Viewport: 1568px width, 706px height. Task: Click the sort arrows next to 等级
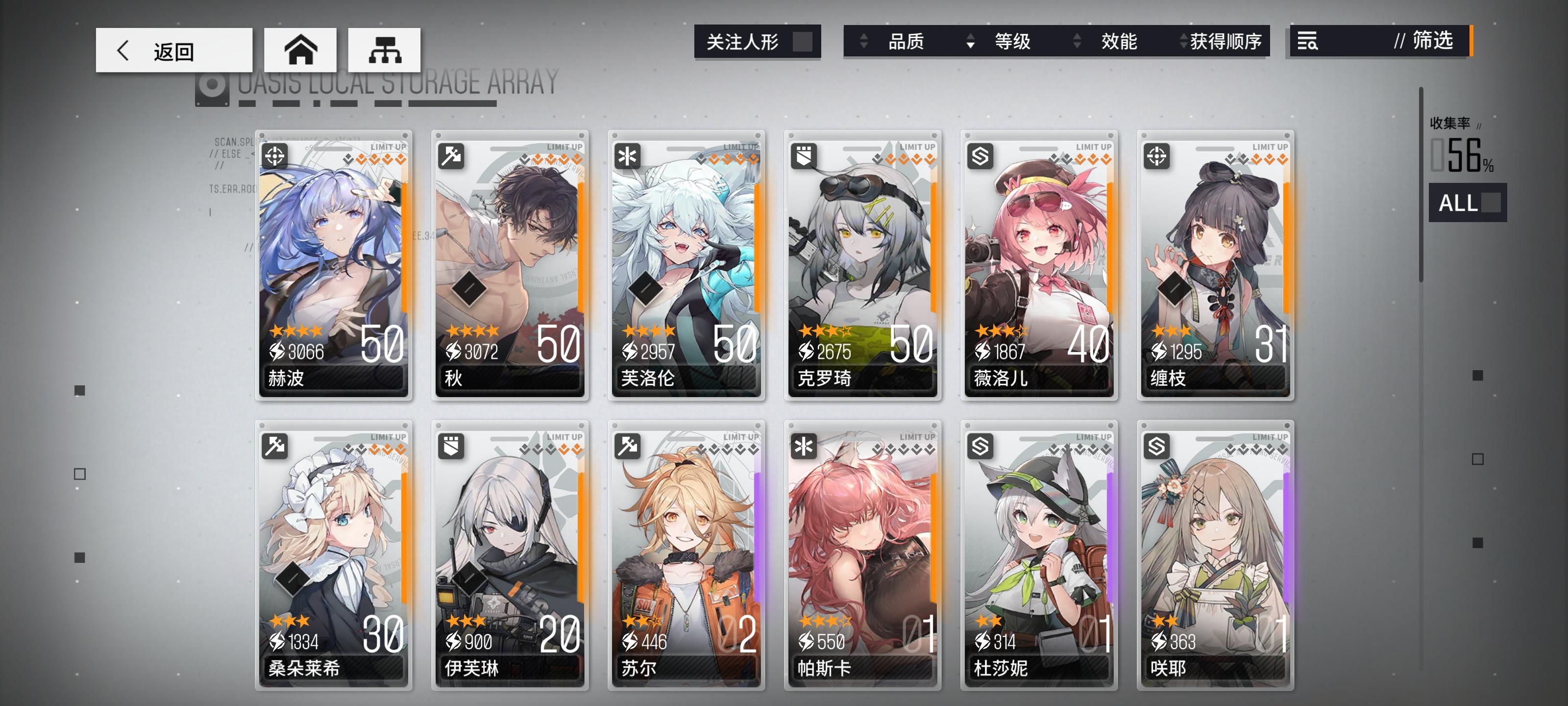[x=972, y=41]
